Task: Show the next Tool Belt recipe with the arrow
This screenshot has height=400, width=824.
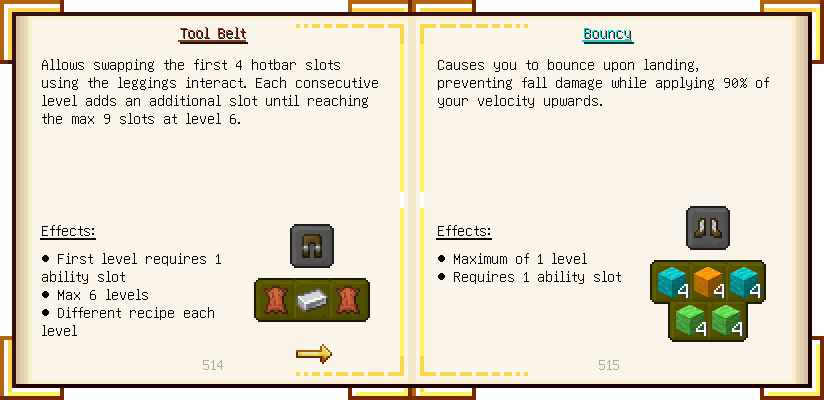Action: point(313,353)
